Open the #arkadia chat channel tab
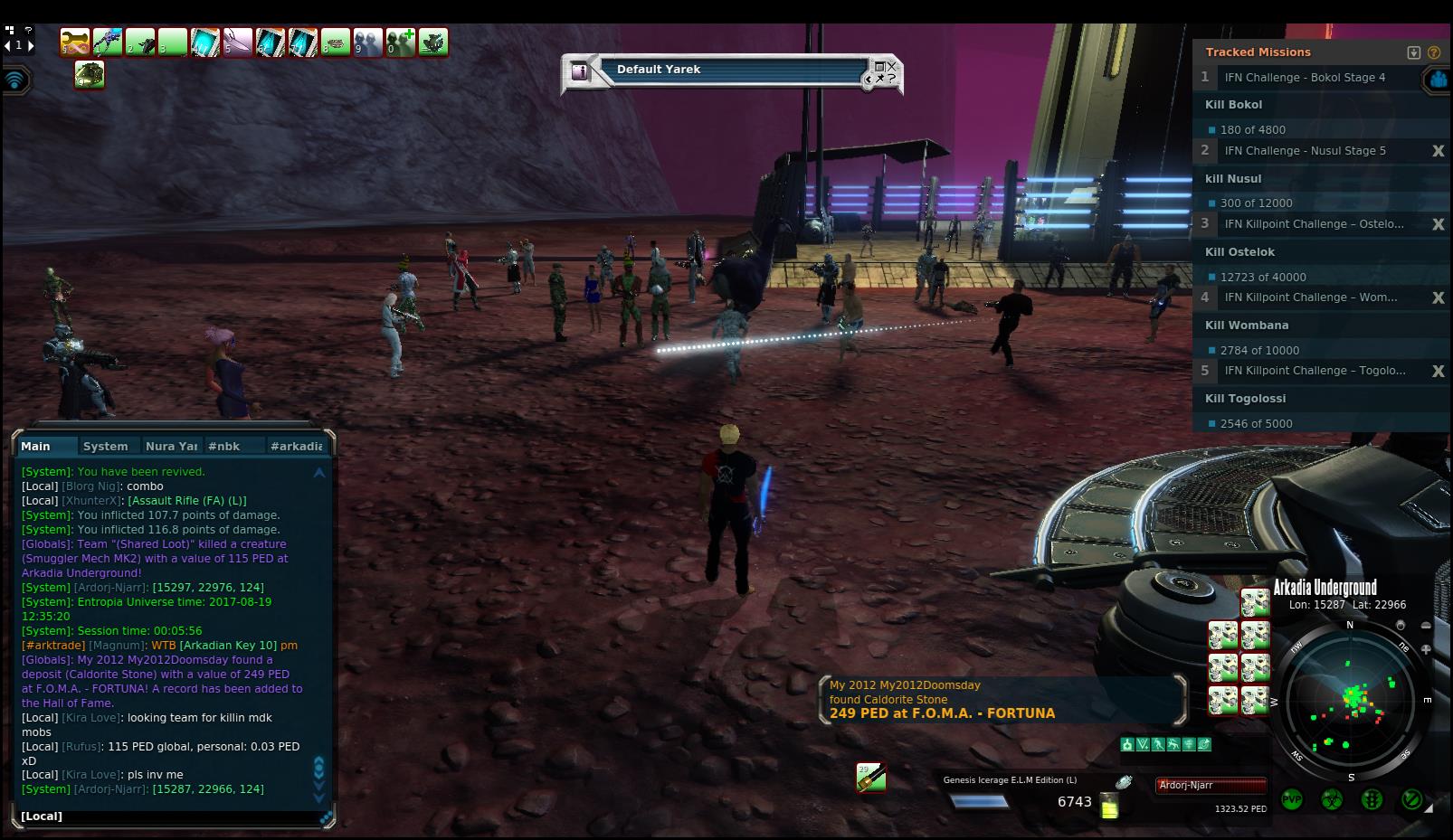 tap(296, 446)
